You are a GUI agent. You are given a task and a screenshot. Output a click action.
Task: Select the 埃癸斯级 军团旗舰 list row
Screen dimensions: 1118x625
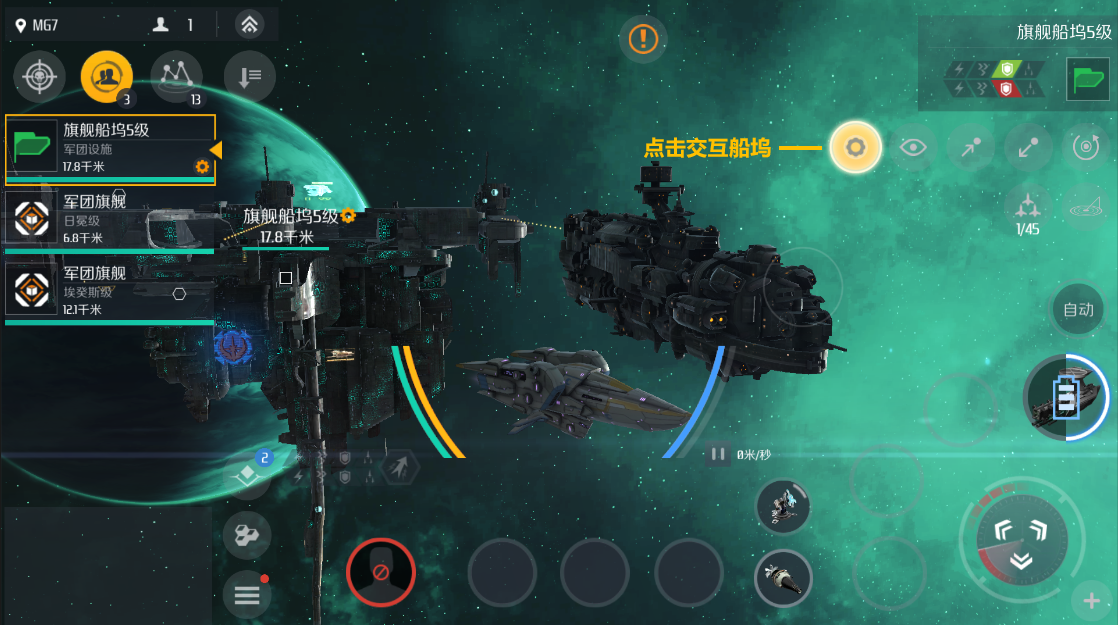click(110, 291)
